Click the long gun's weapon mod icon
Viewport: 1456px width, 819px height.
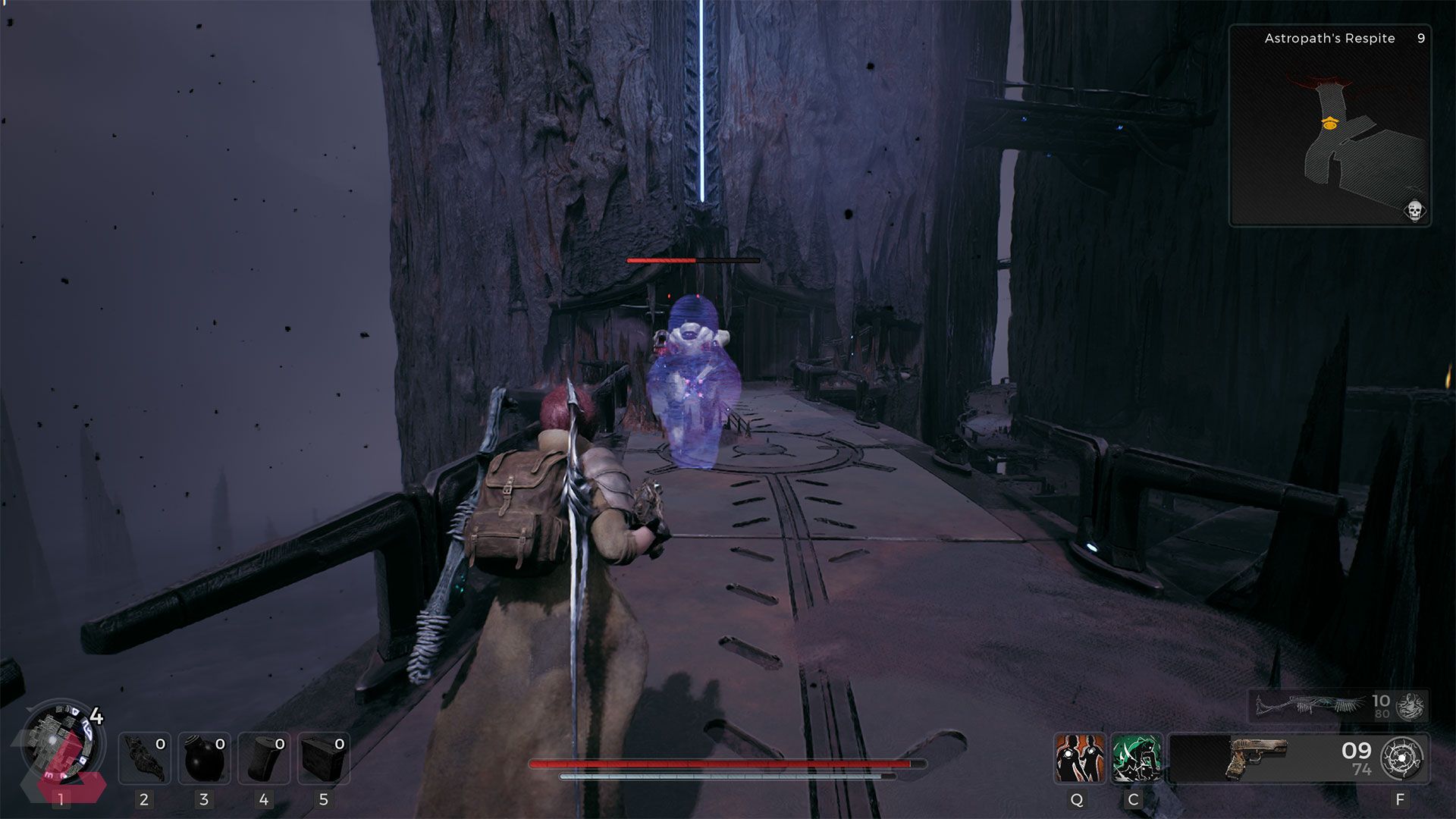click(x=1410, y=706)
